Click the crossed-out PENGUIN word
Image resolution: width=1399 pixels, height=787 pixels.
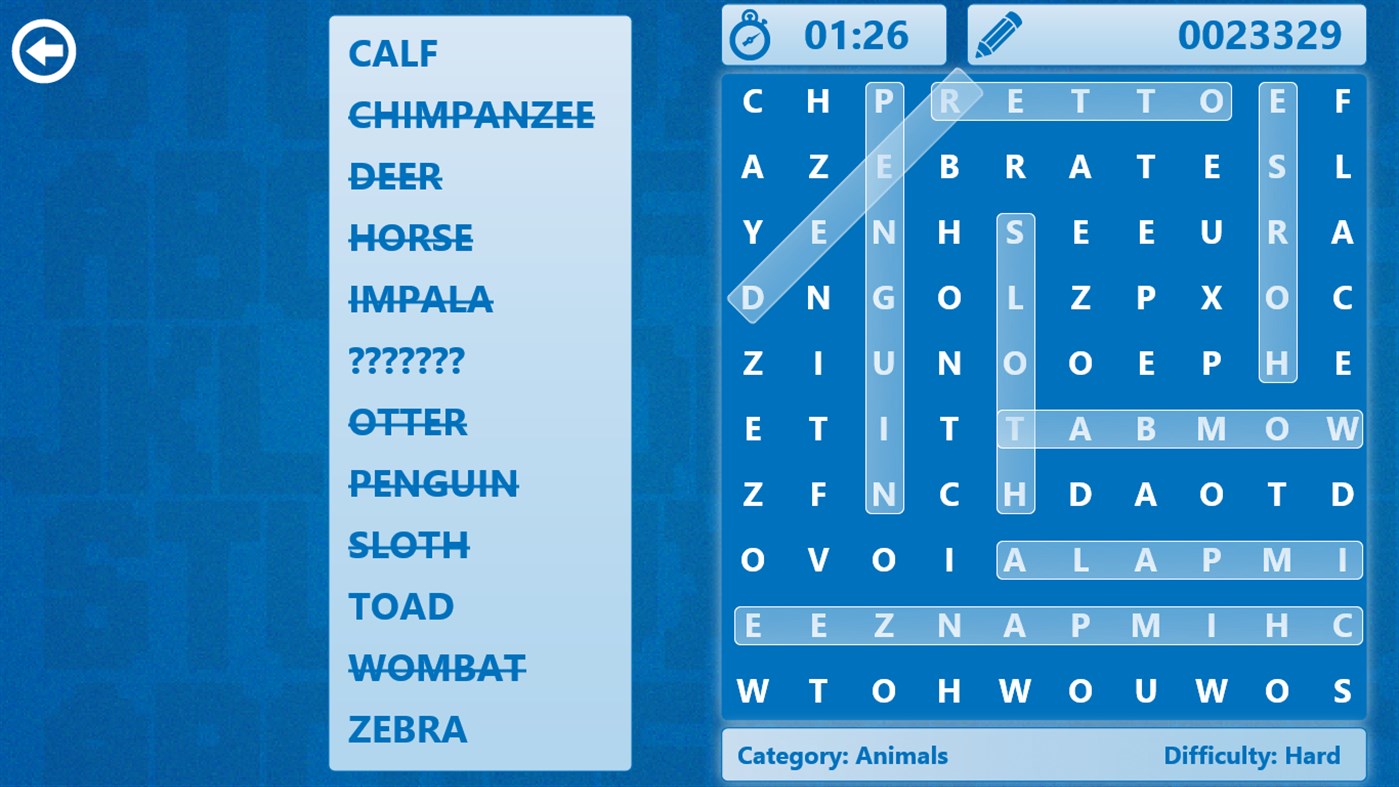coord(433,483)
